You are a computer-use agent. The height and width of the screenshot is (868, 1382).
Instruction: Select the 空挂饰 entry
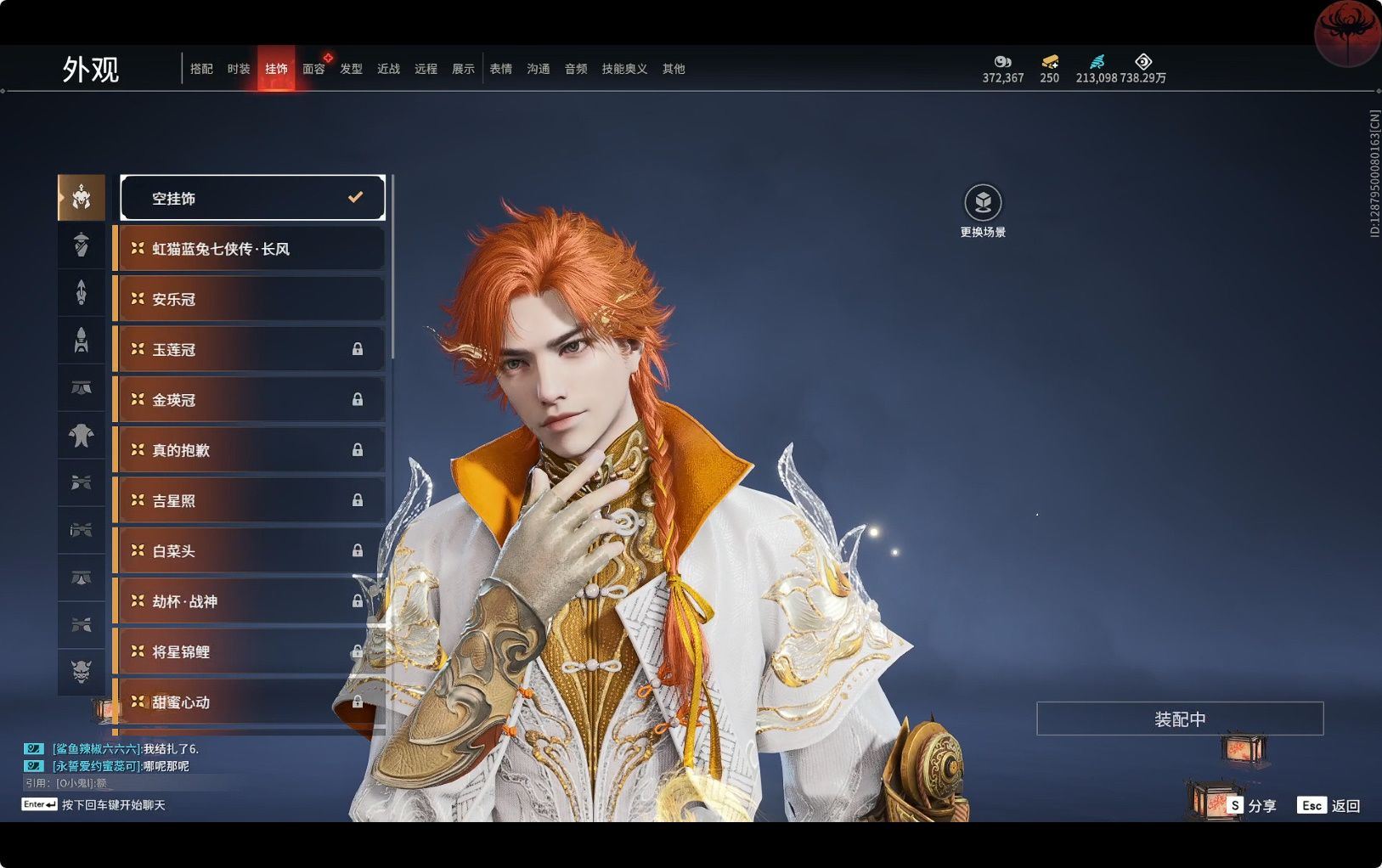[252, 198]
